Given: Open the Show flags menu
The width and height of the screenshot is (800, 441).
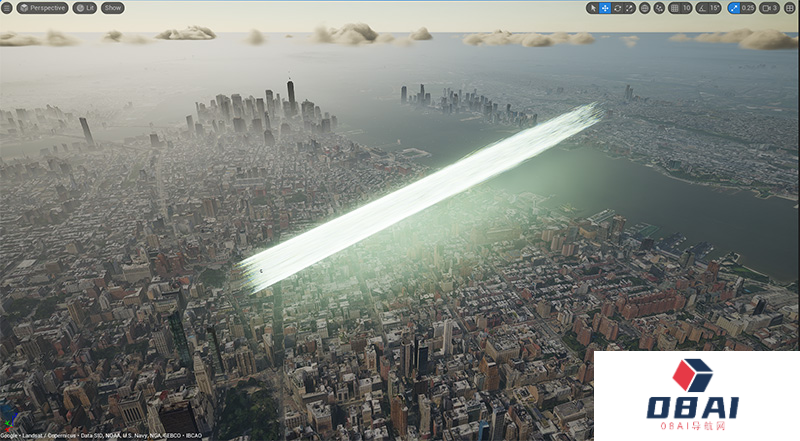Looking at the screenshot, I should (x=113, y=8).
